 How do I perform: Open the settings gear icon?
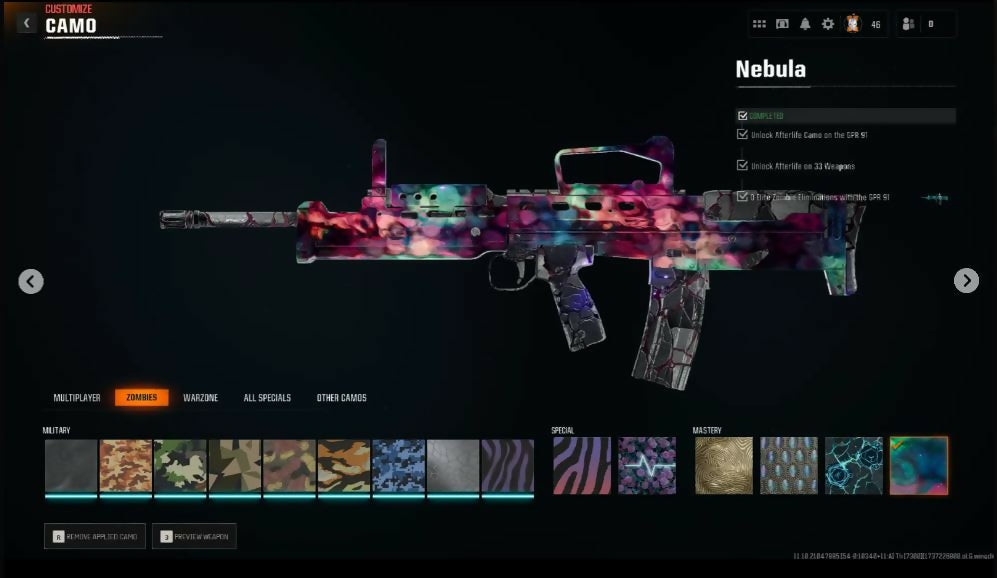[x=828, y=24]
